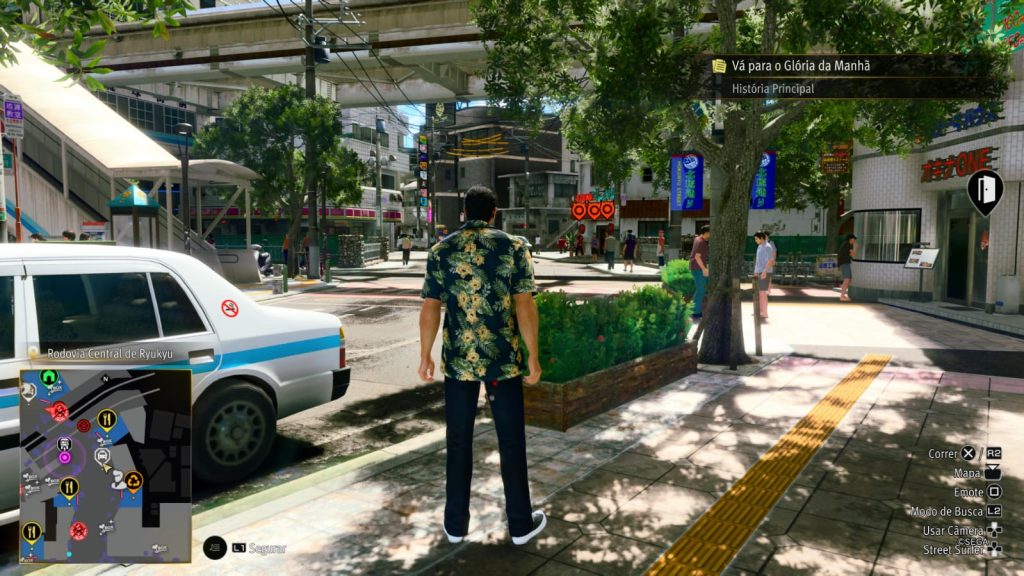Click the north compass indicator on minimap
1024x576 pixels.
point(105,379)
